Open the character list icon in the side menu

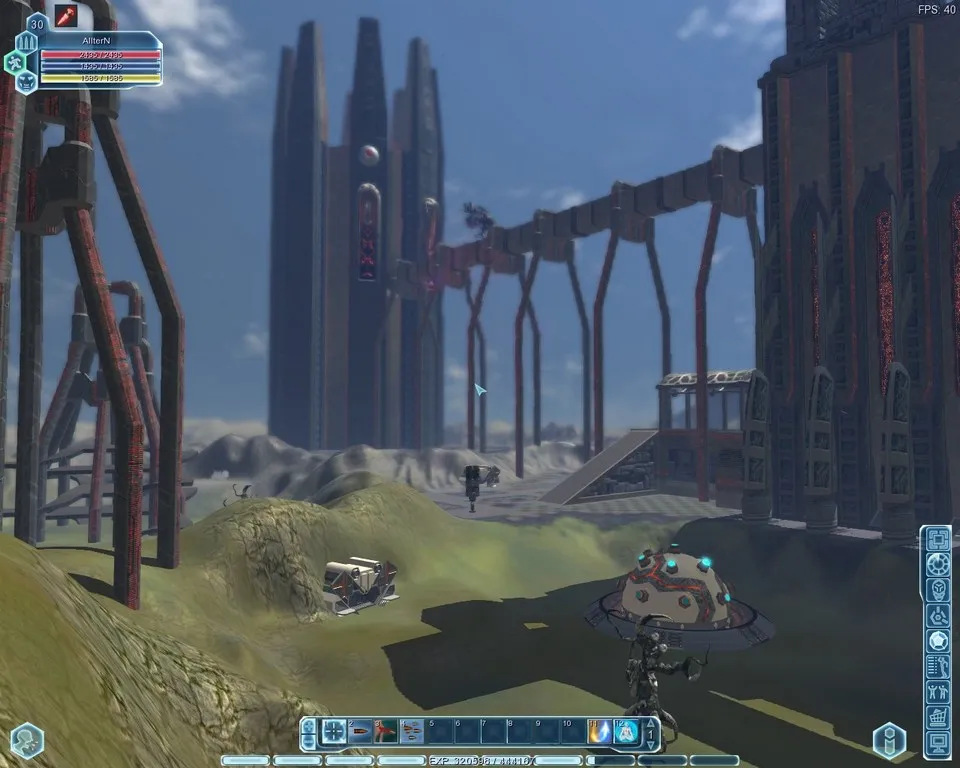pyautogui.click(x=937, y=666)
